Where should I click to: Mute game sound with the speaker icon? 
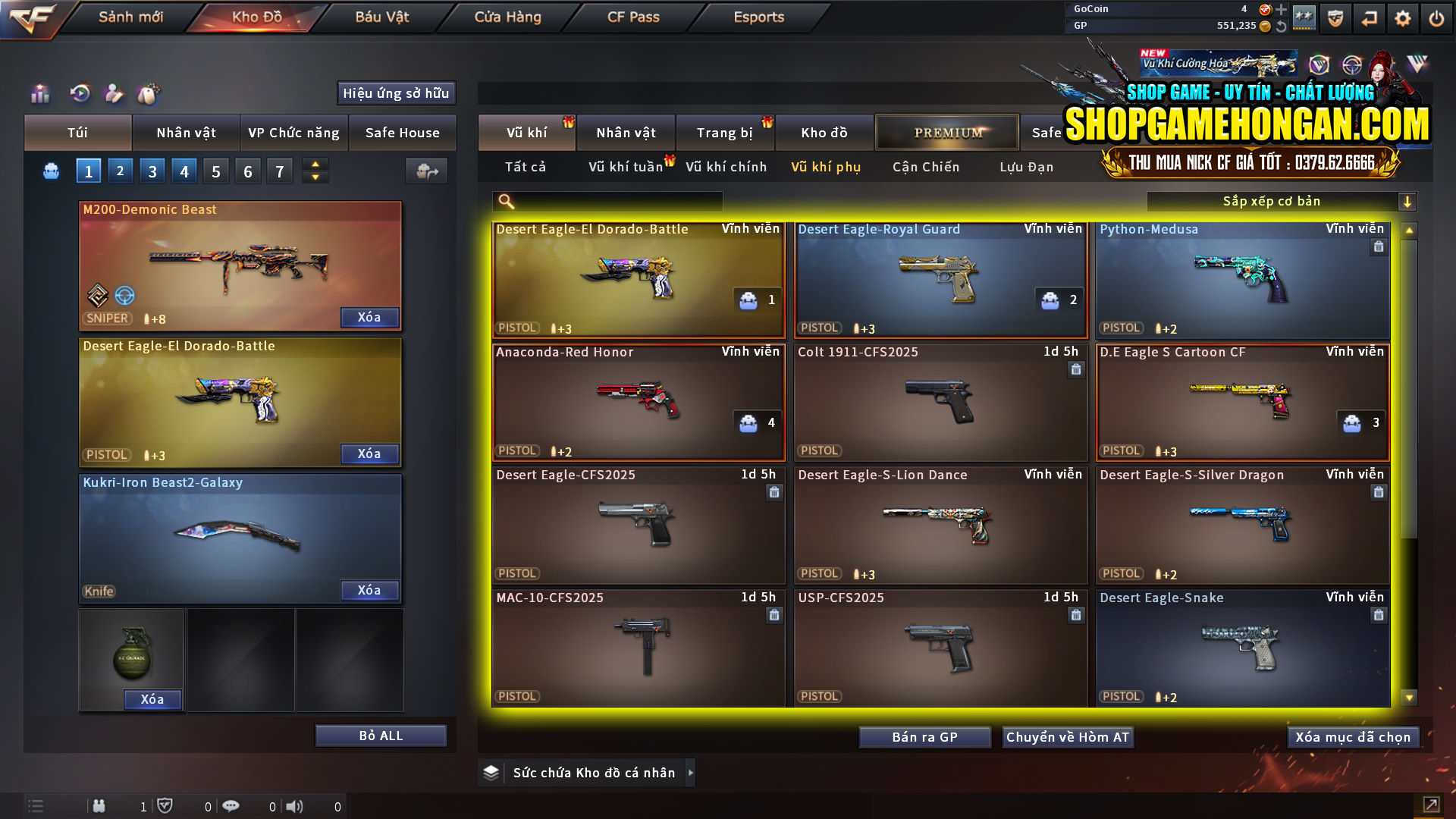click(x=295, y=806)
